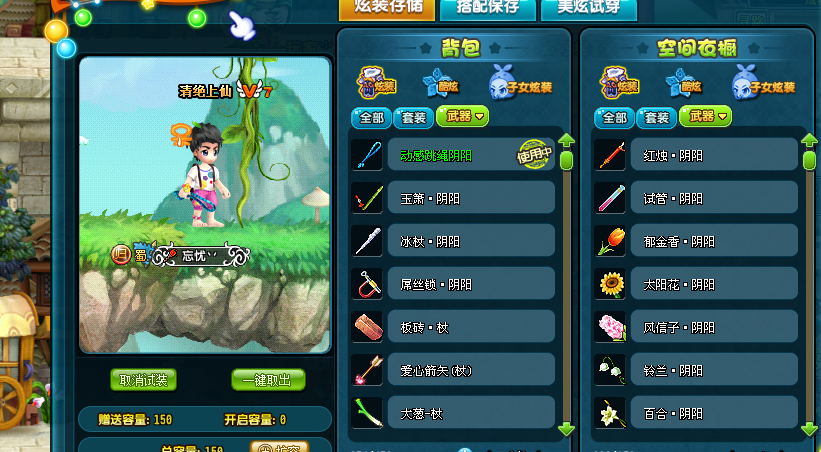Select 玉箫·阴阳 in the backpack list

(453, 198)
